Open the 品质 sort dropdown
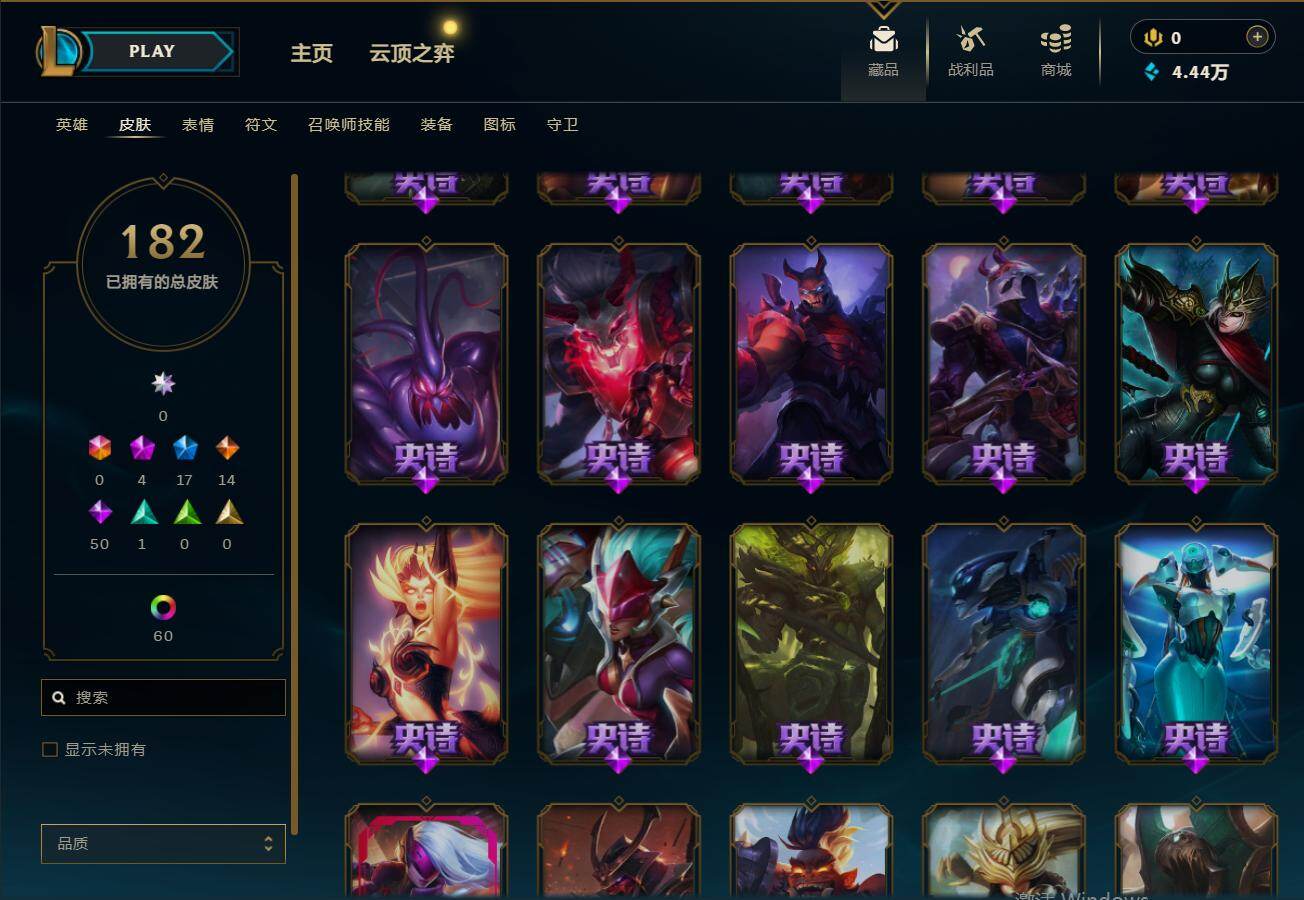 click(163, 844)
